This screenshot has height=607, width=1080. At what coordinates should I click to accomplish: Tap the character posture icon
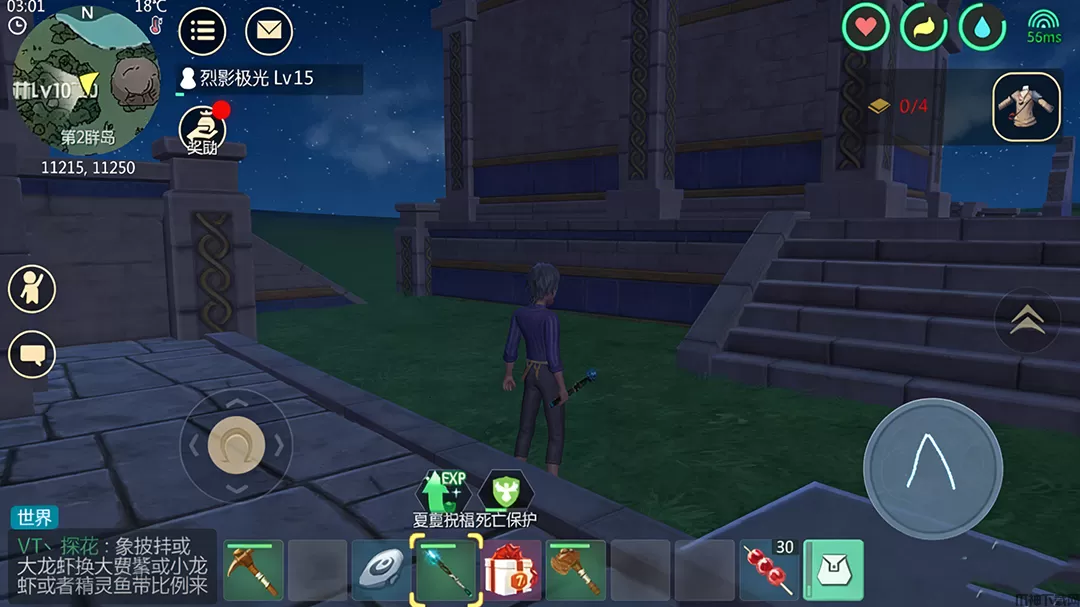tap(32, 290)
